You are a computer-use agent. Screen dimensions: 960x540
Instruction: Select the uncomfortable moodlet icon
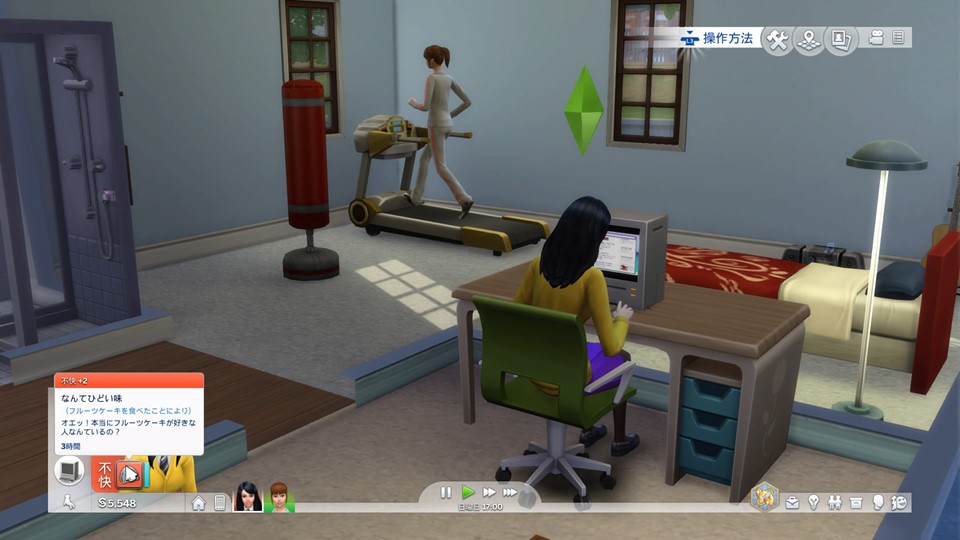click(129, 473)
